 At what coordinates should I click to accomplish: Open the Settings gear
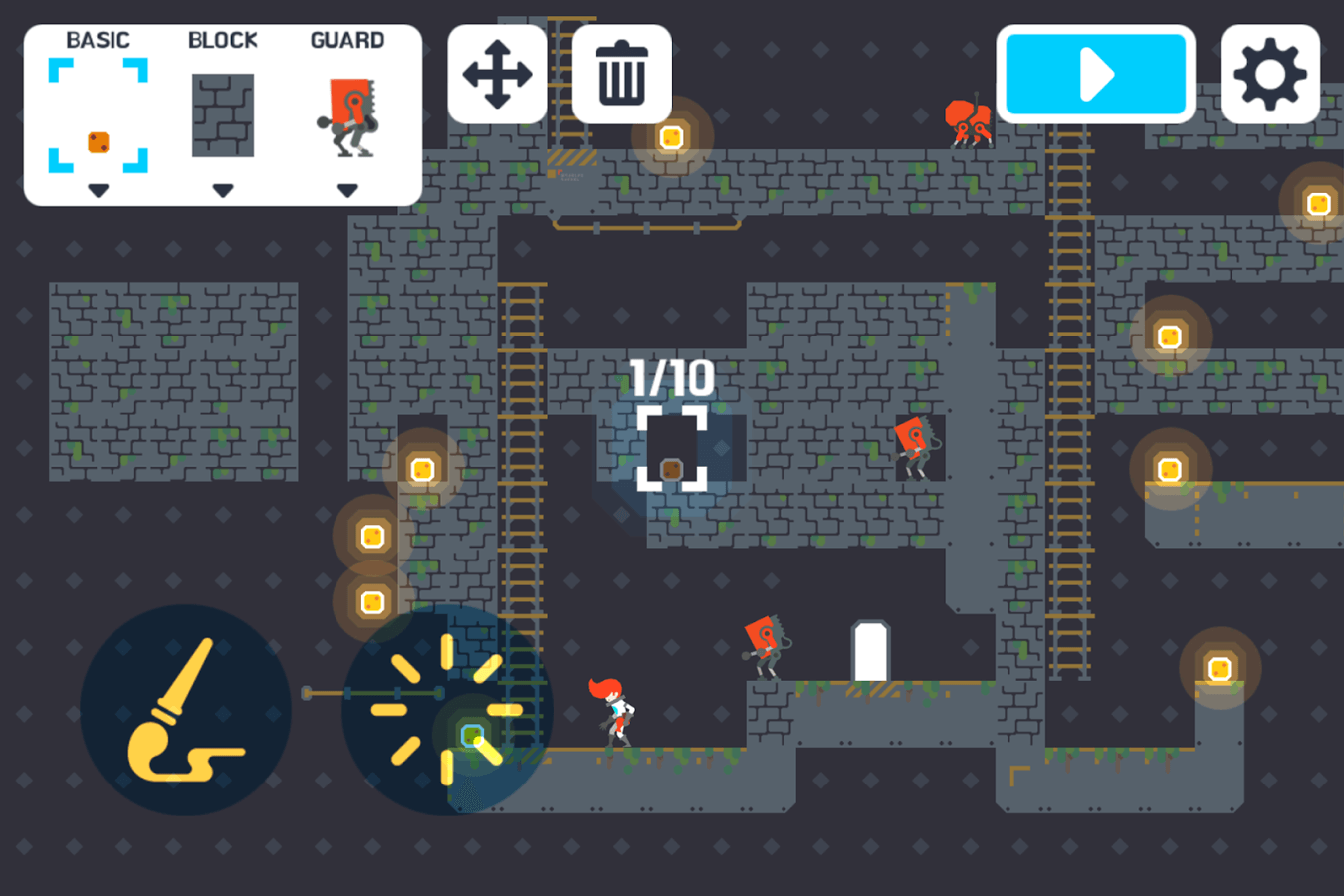1270,74
